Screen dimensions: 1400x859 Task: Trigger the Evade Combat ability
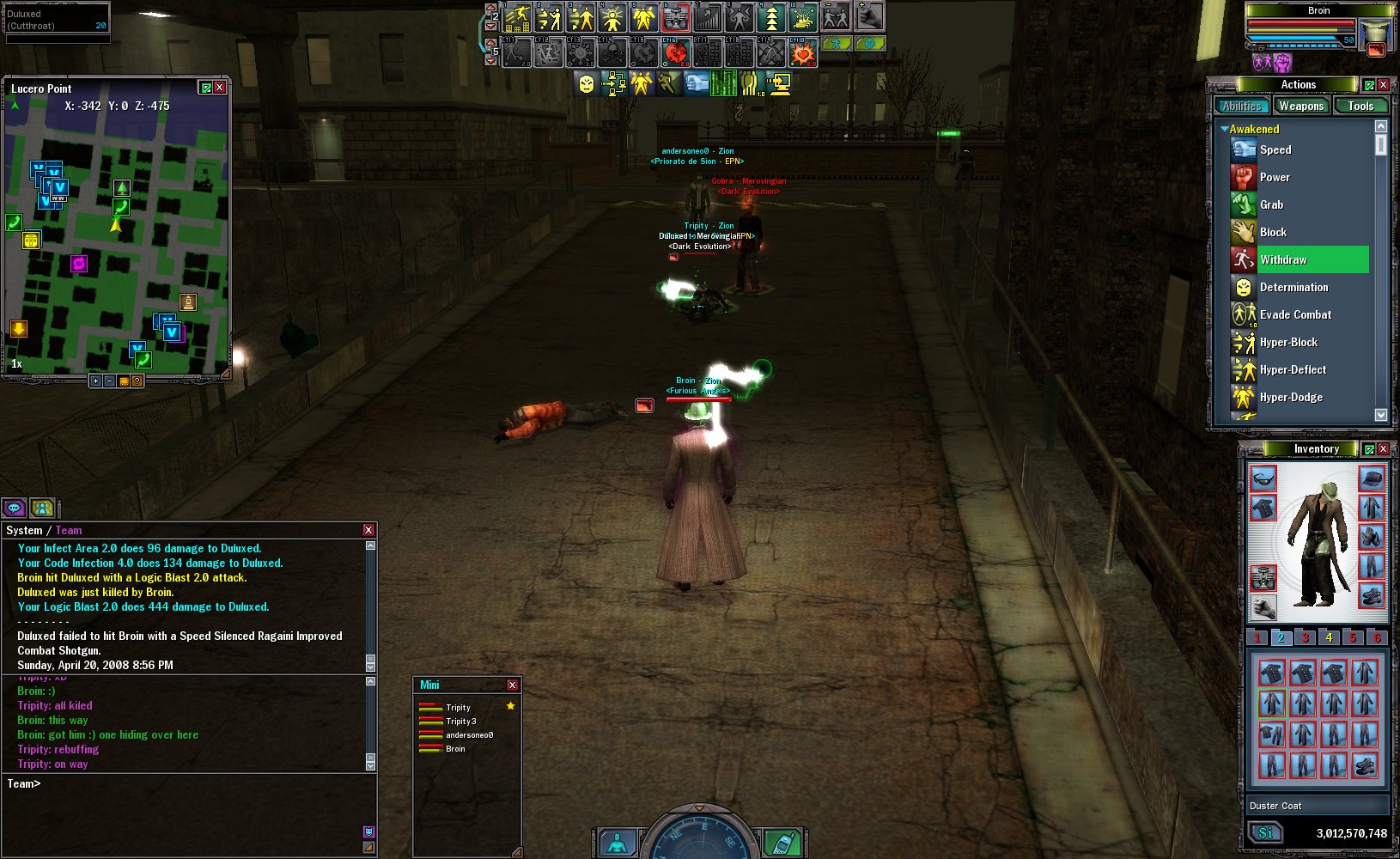point(1295,314)
